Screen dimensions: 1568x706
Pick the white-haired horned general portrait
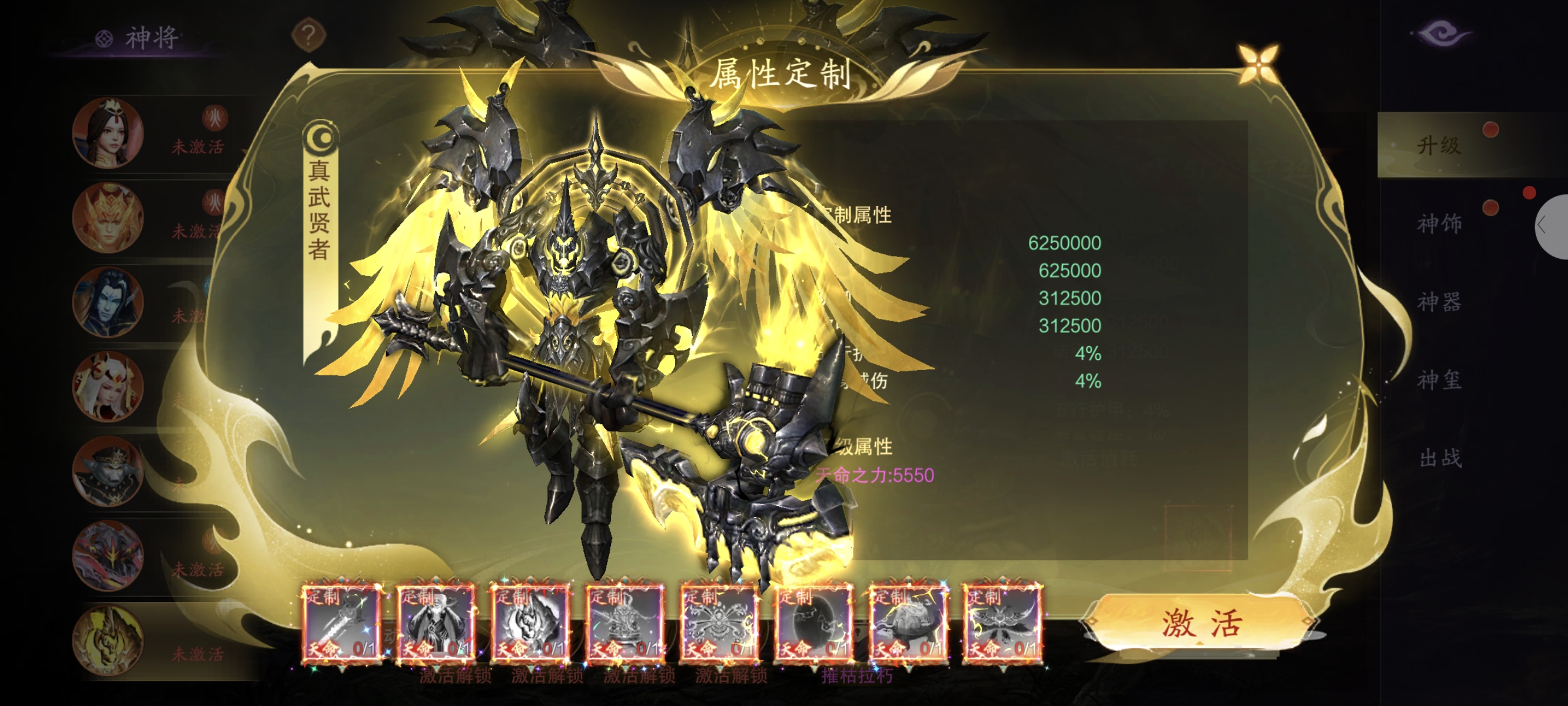(108, 387)
